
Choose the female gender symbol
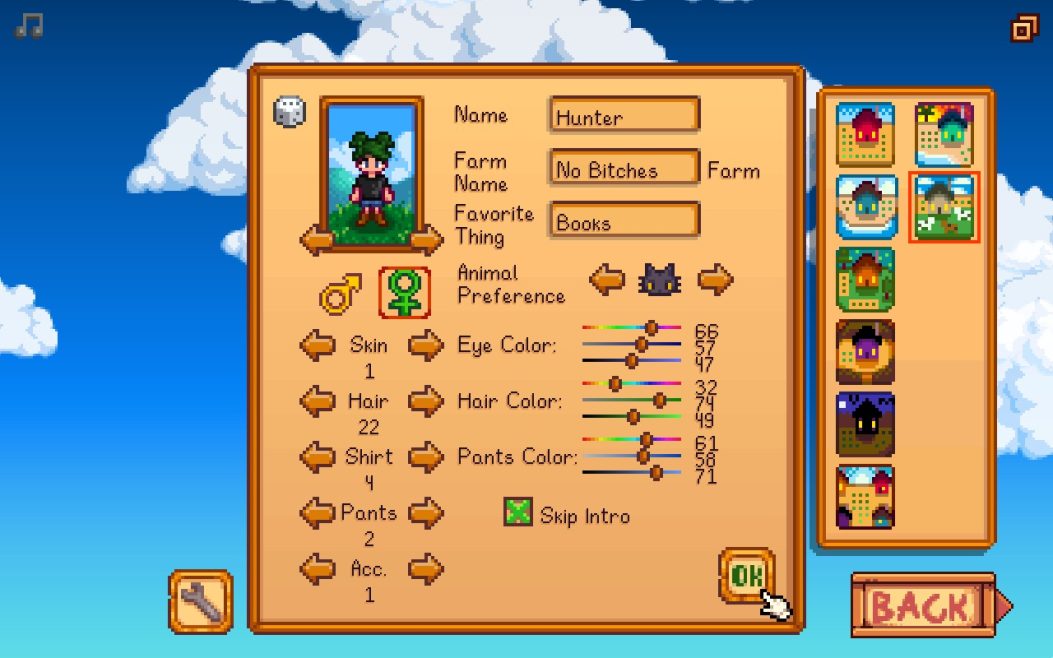404,293
